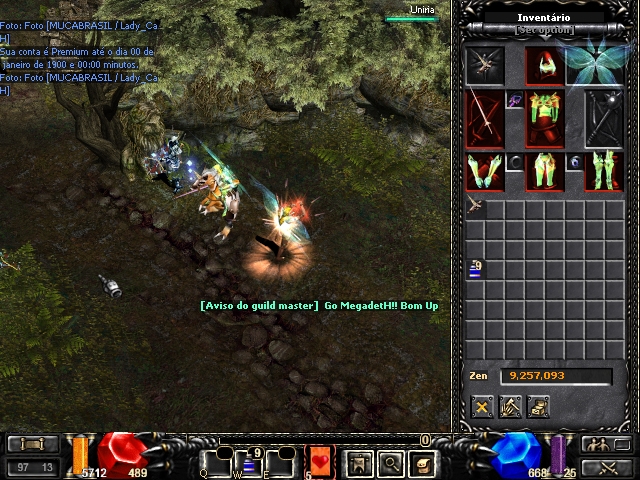
Task: Open the scroll-icon button on bottom bar
Action: (423, 463)
